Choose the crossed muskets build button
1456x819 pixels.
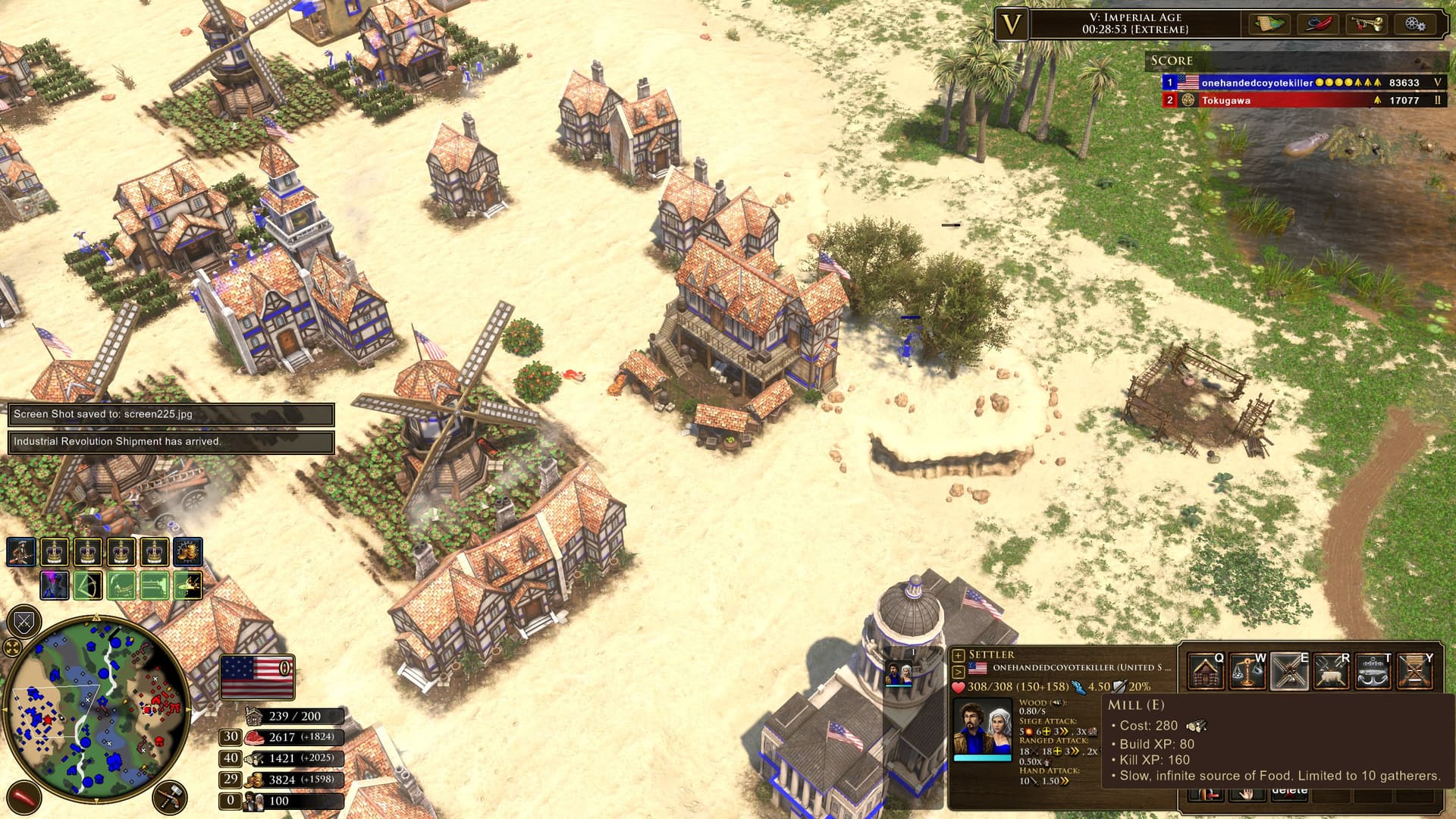coord(1414,672)
